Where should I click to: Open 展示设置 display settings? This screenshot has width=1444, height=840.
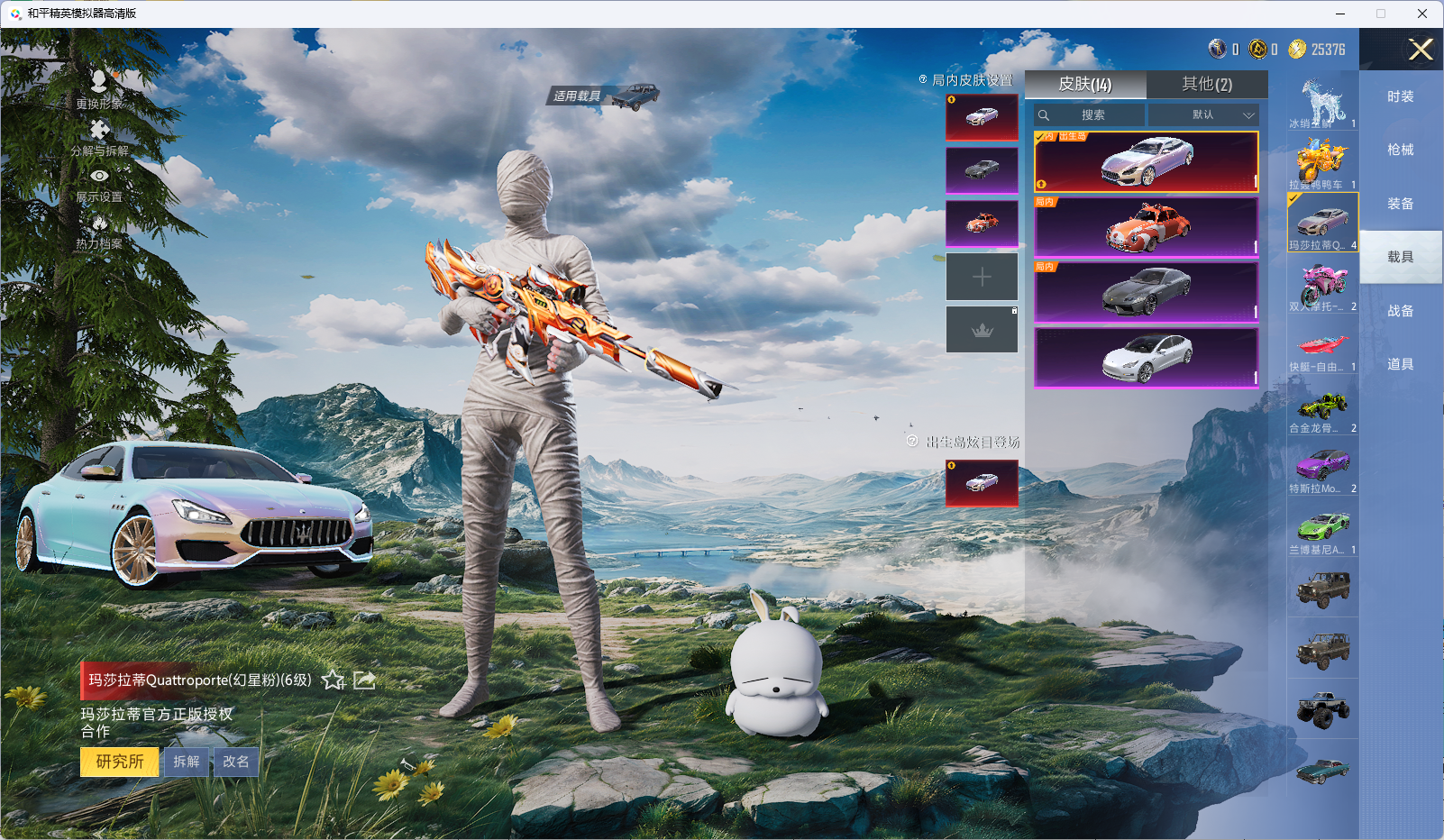click(99, 184)
